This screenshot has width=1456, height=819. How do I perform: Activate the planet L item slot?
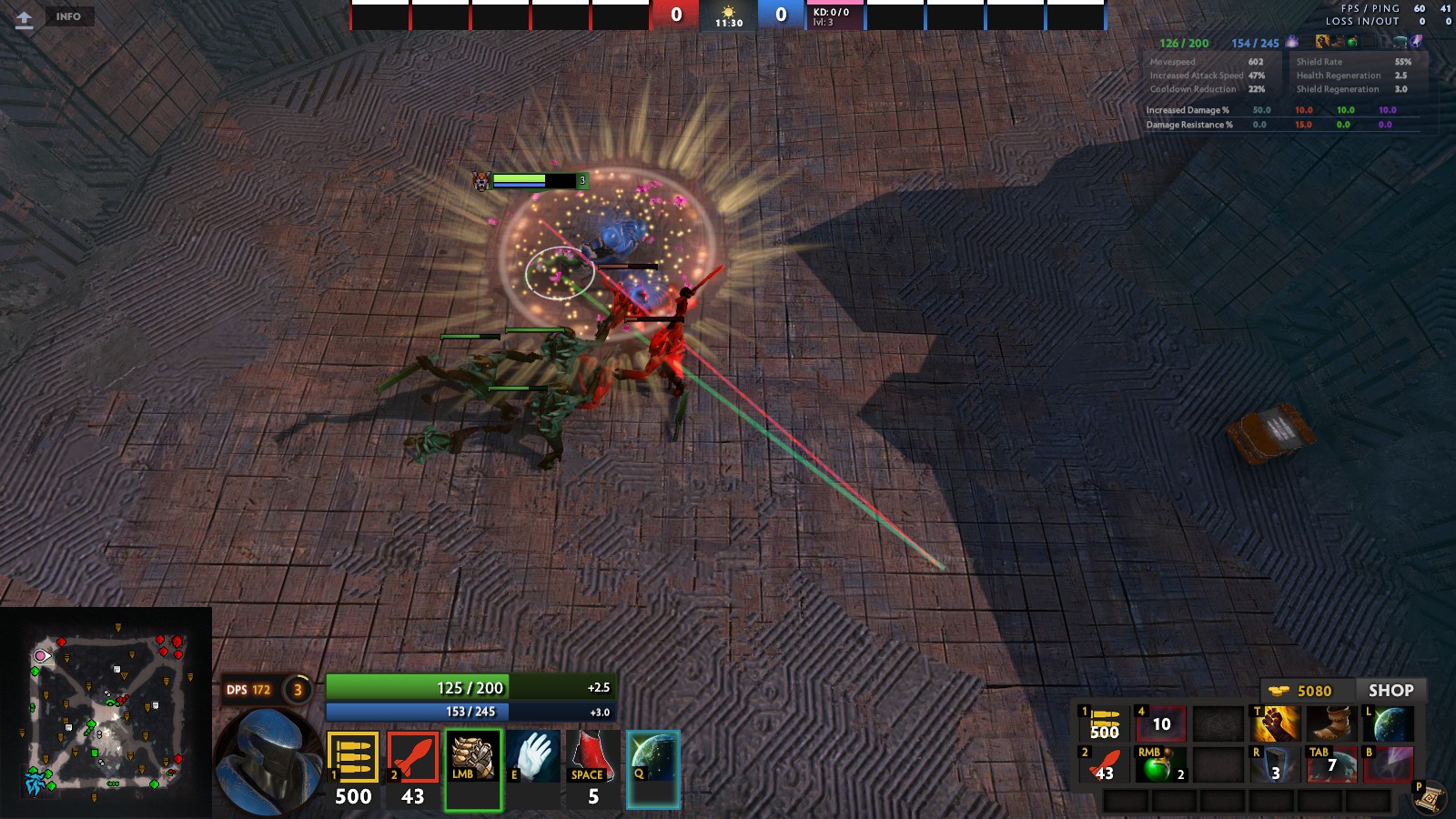click(x=1389, y=724)
